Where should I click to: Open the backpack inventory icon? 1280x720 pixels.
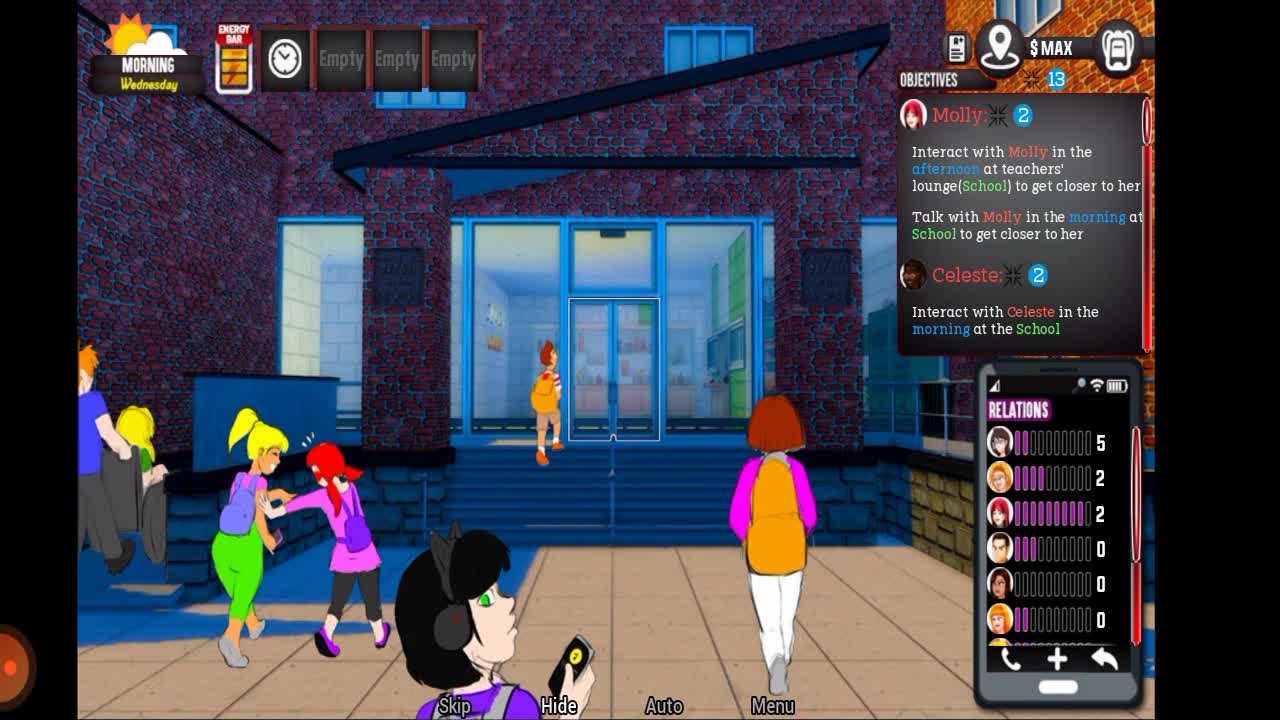click(x=1117, y=47)
